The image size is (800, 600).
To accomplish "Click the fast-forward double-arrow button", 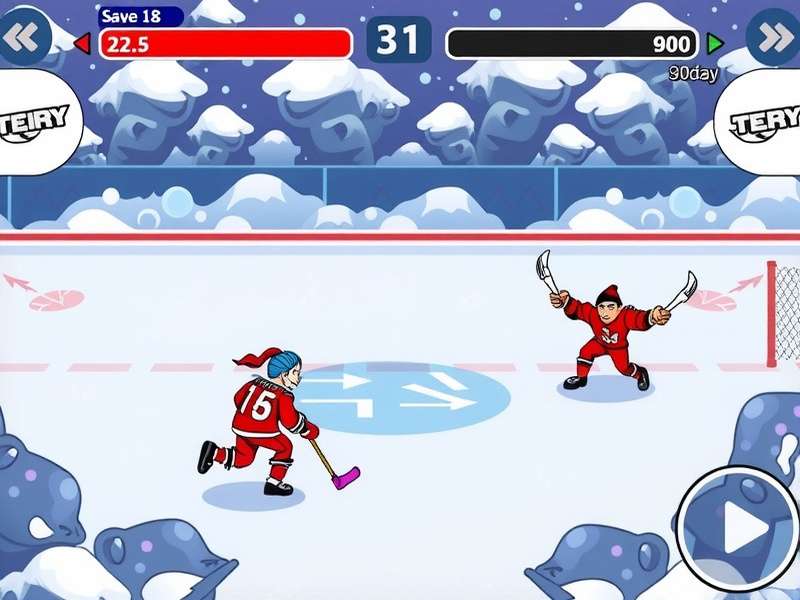I will coord(775,36).
